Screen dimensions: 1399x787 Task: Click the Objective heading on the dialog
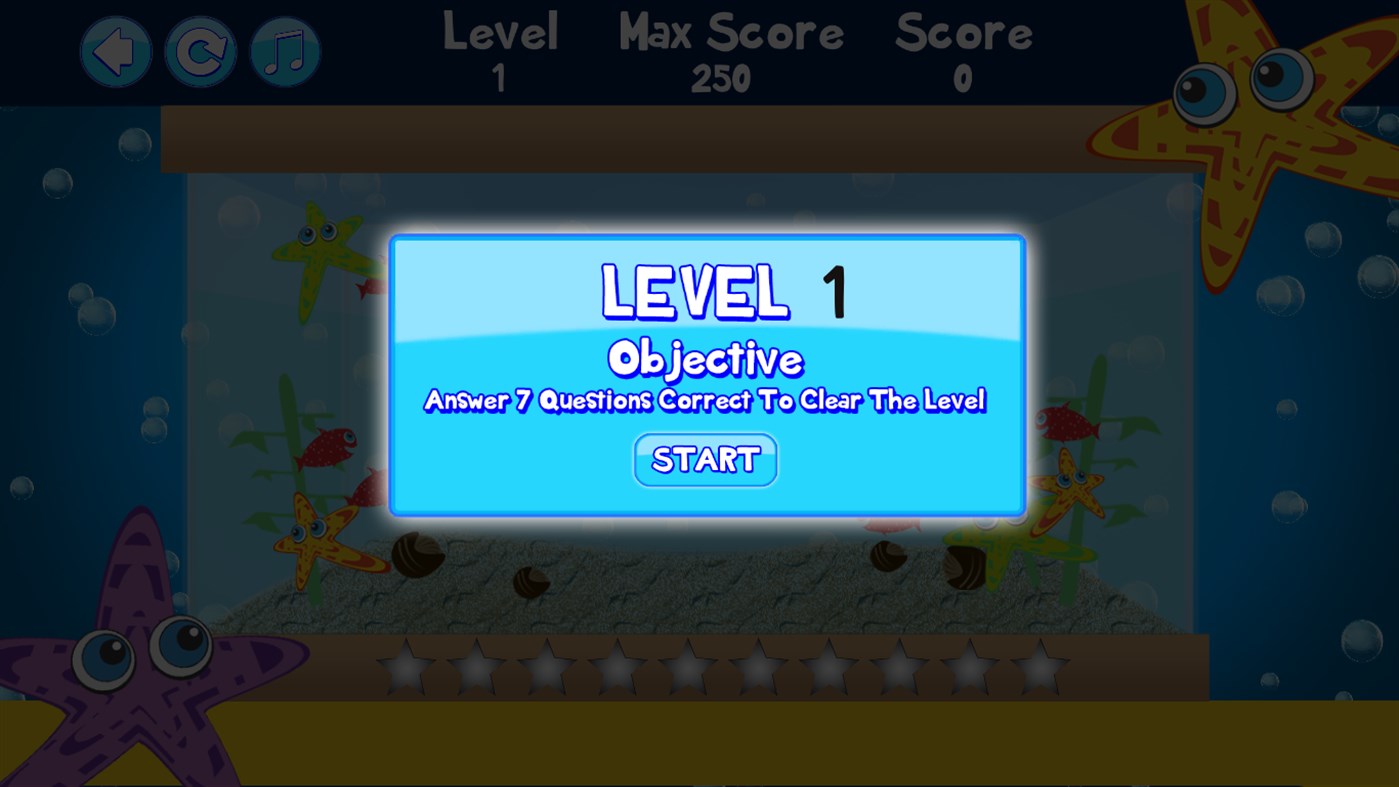[705, 360]
